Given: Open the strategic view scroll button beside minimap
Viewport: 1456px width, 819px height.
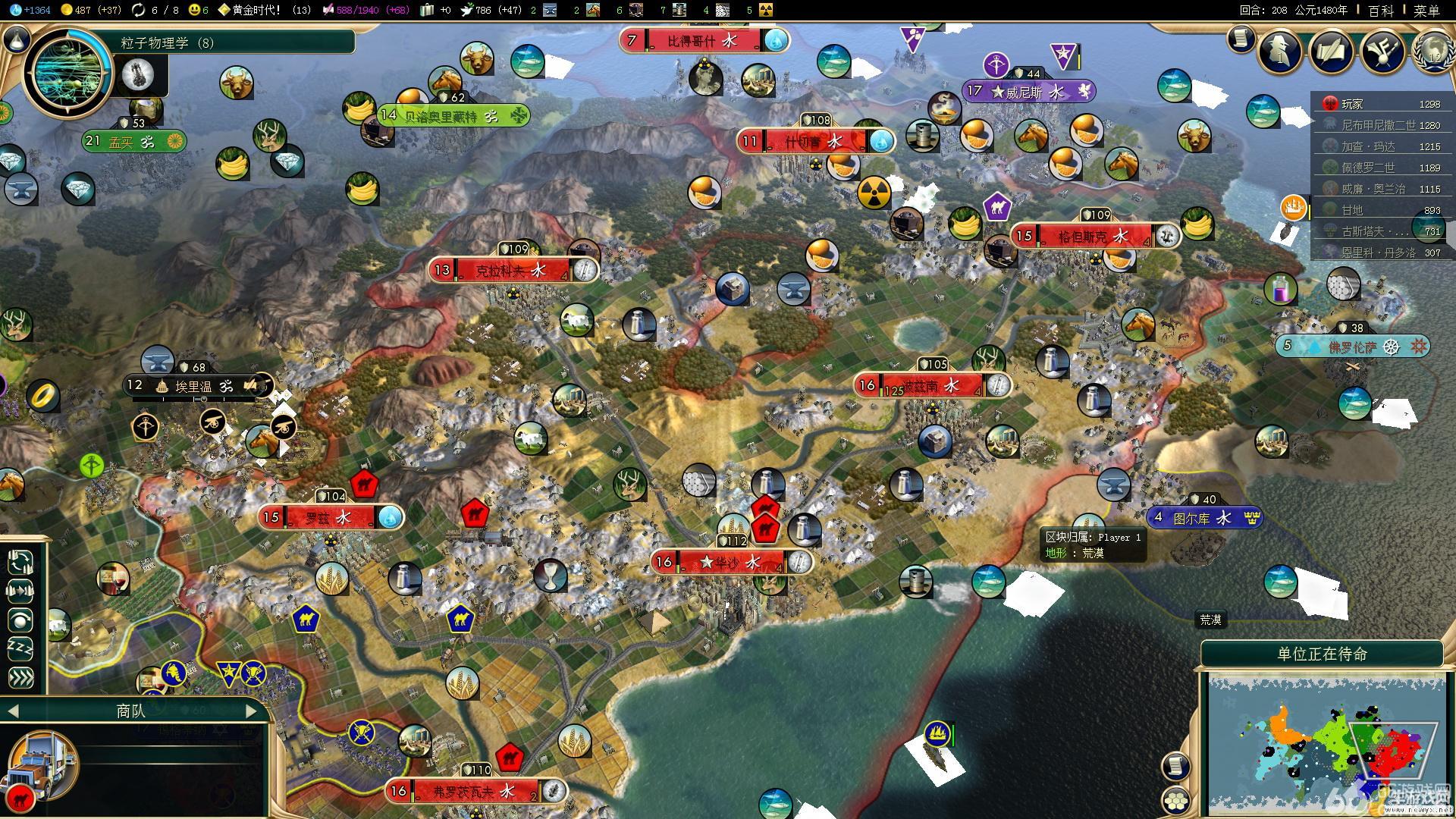Looking at the screenshot, I should tap(1175, 766).
